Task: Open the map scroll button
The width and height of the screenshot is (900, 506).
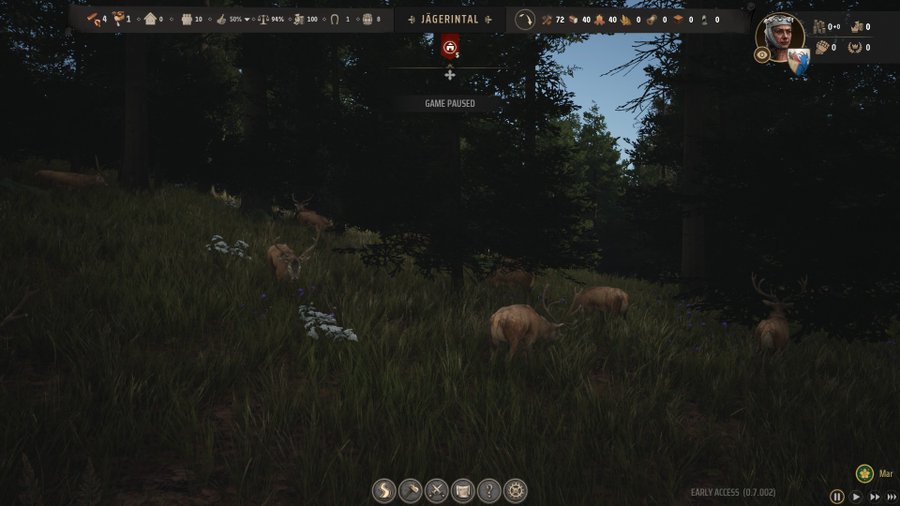Action: tap(462, 491)
